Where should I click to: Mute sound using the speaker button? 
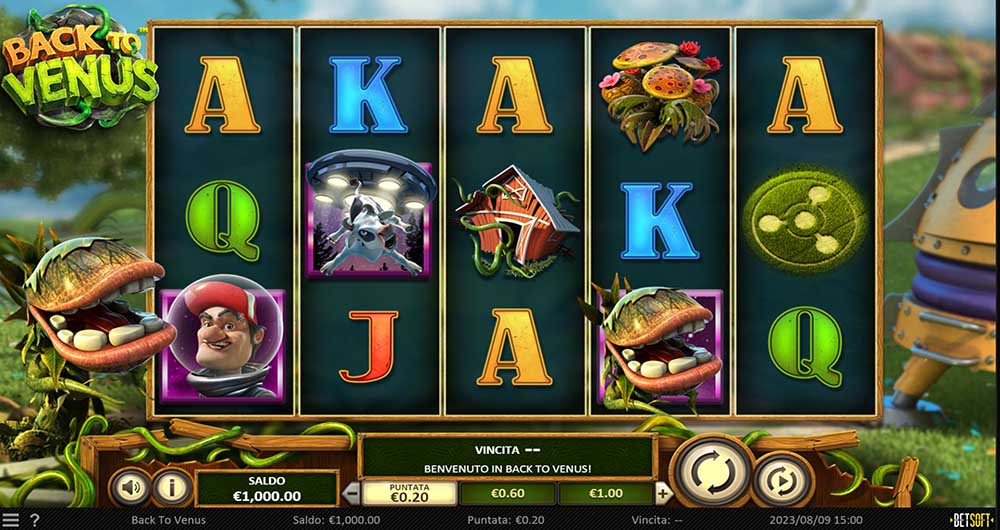click(x=130, y=487)
